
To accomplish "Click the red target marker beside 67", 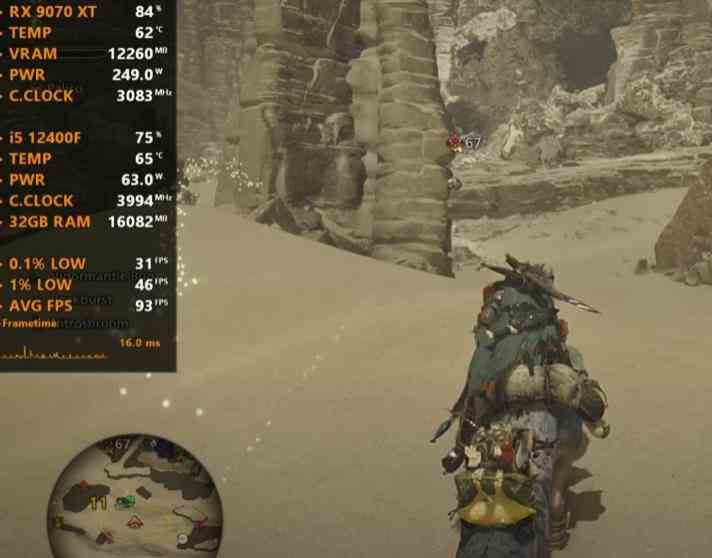I will pos(455,143).
